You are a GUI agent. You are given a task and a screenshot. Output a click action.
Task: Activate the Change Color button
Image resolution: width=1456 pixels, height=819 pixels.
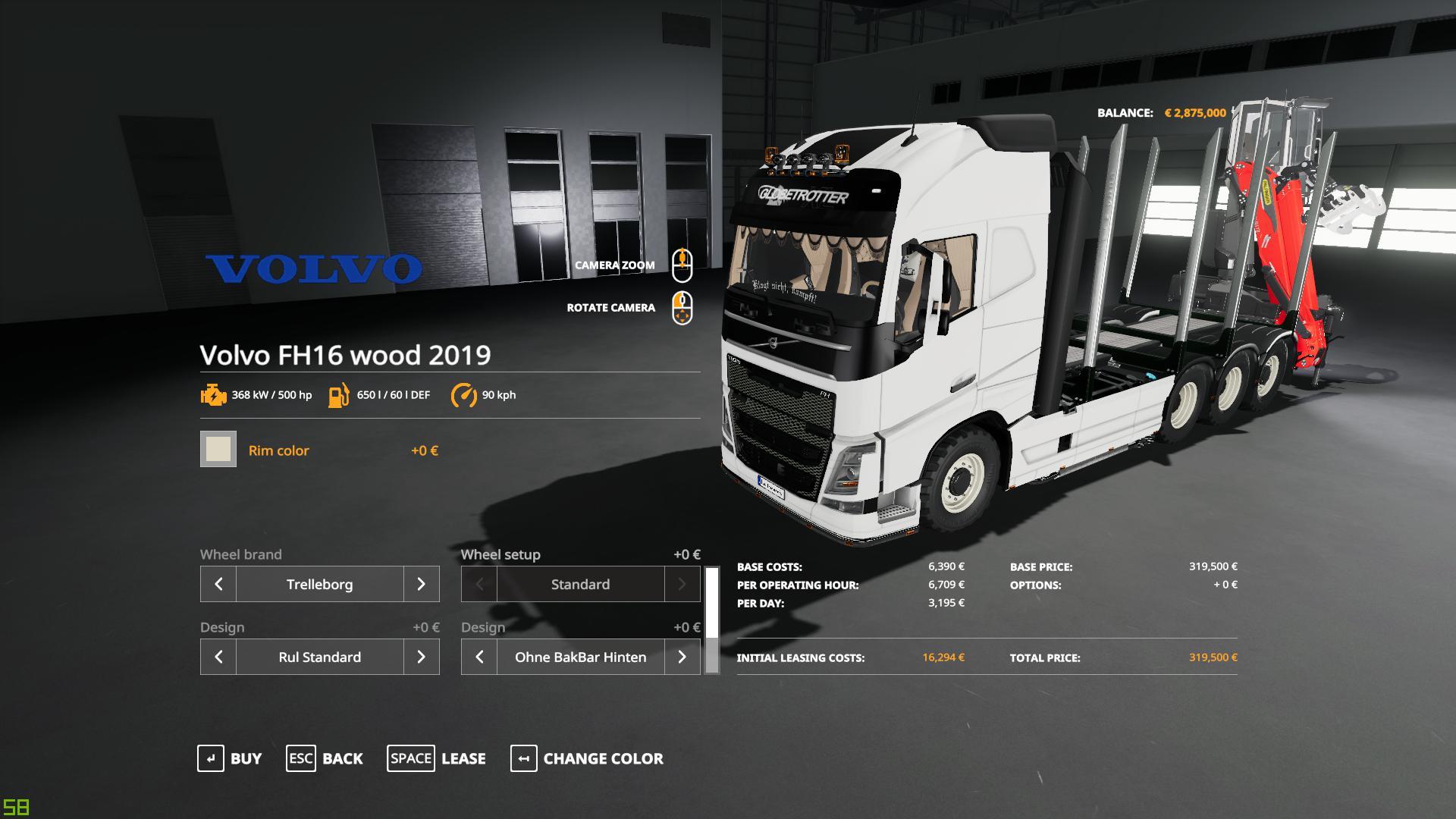[x=587, y=758]
